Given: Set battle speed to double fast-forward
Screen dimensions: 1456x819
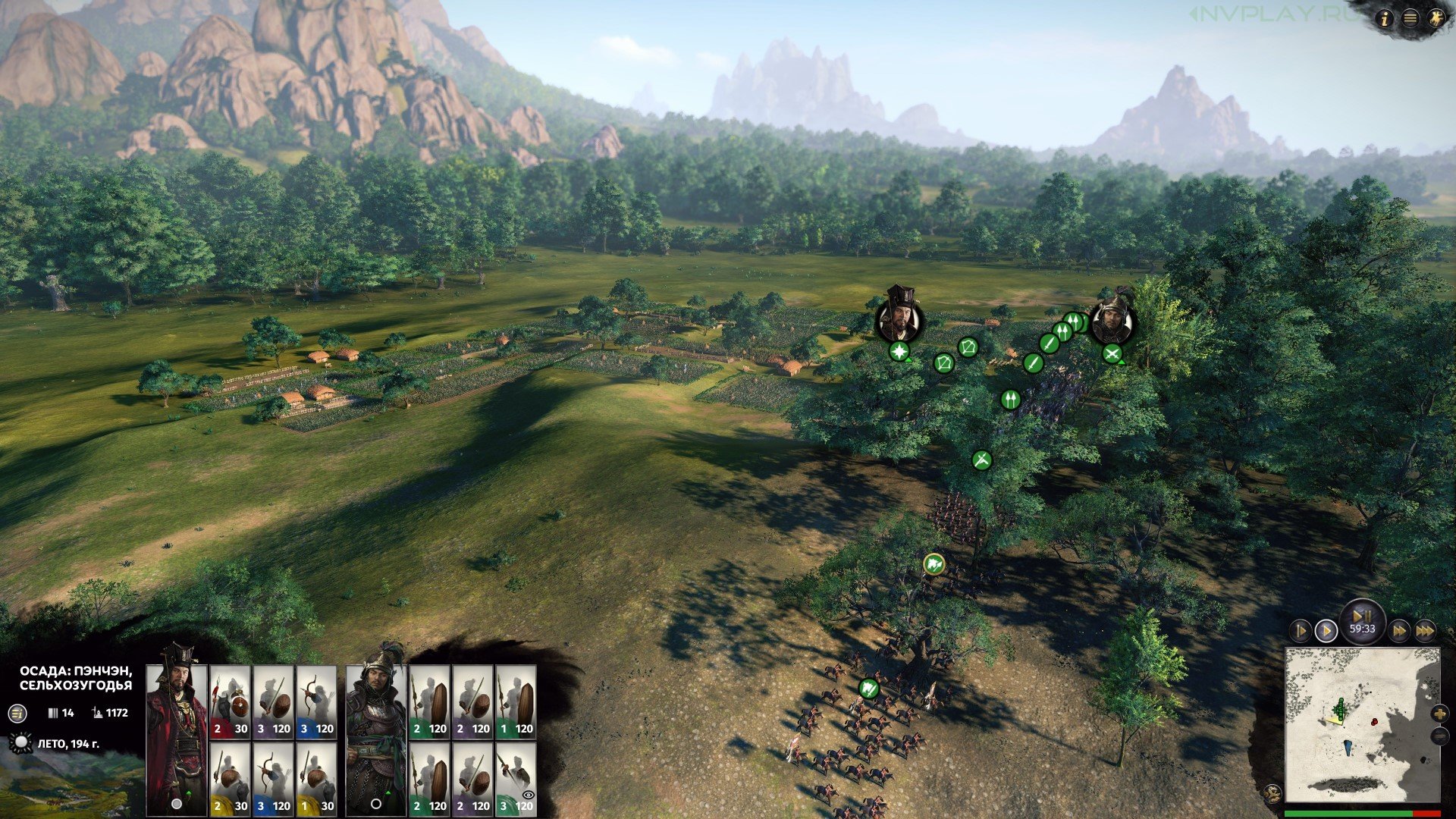Looking at the screenshot, I should [x=1399, y=630].
